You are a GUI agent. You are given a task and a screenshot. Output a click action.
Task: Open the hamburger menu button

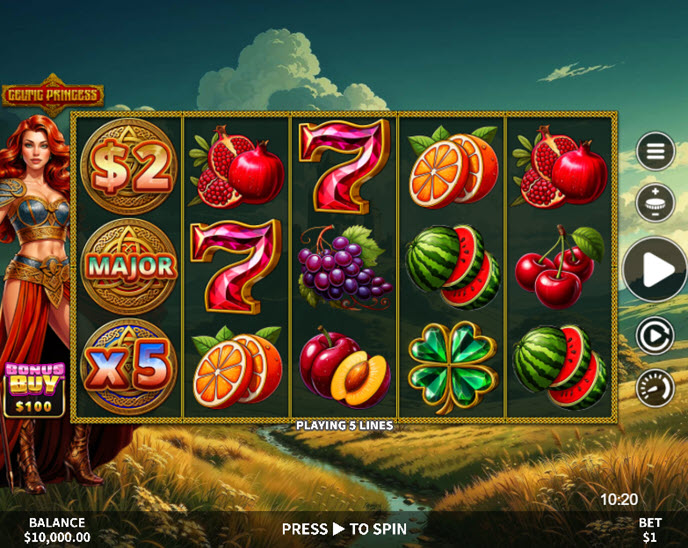coord(656,152)
